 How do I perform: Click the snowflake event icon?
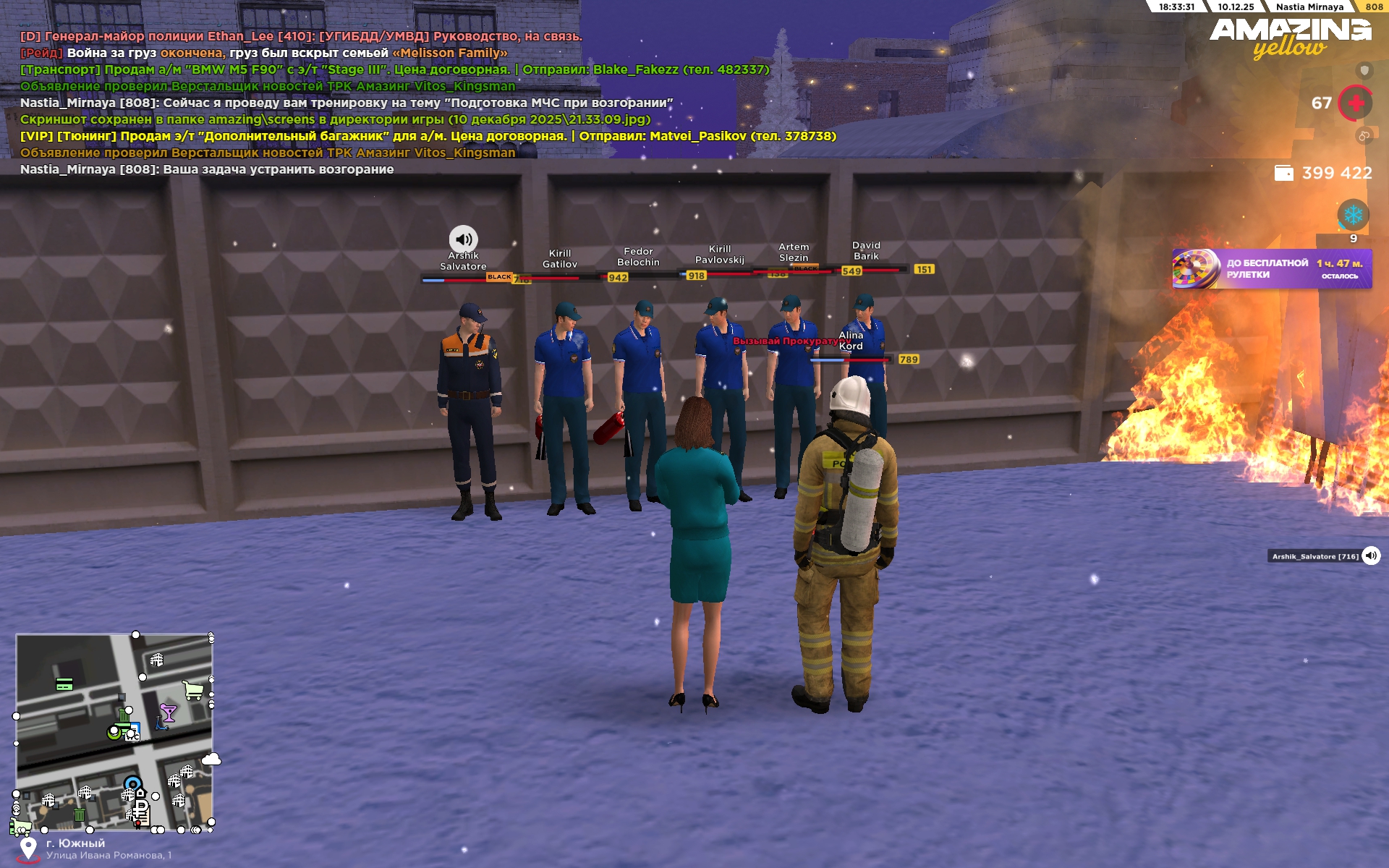pos(1353,215)
